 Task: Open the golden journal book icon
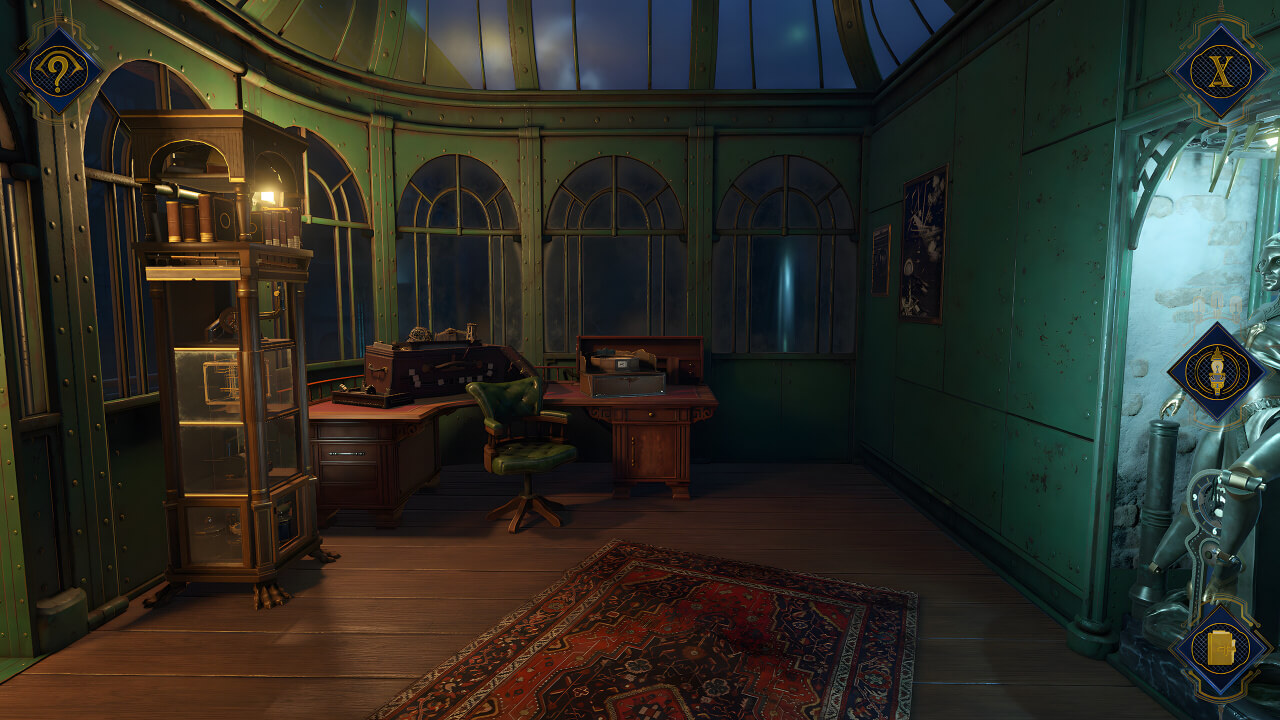[1220, 652]
